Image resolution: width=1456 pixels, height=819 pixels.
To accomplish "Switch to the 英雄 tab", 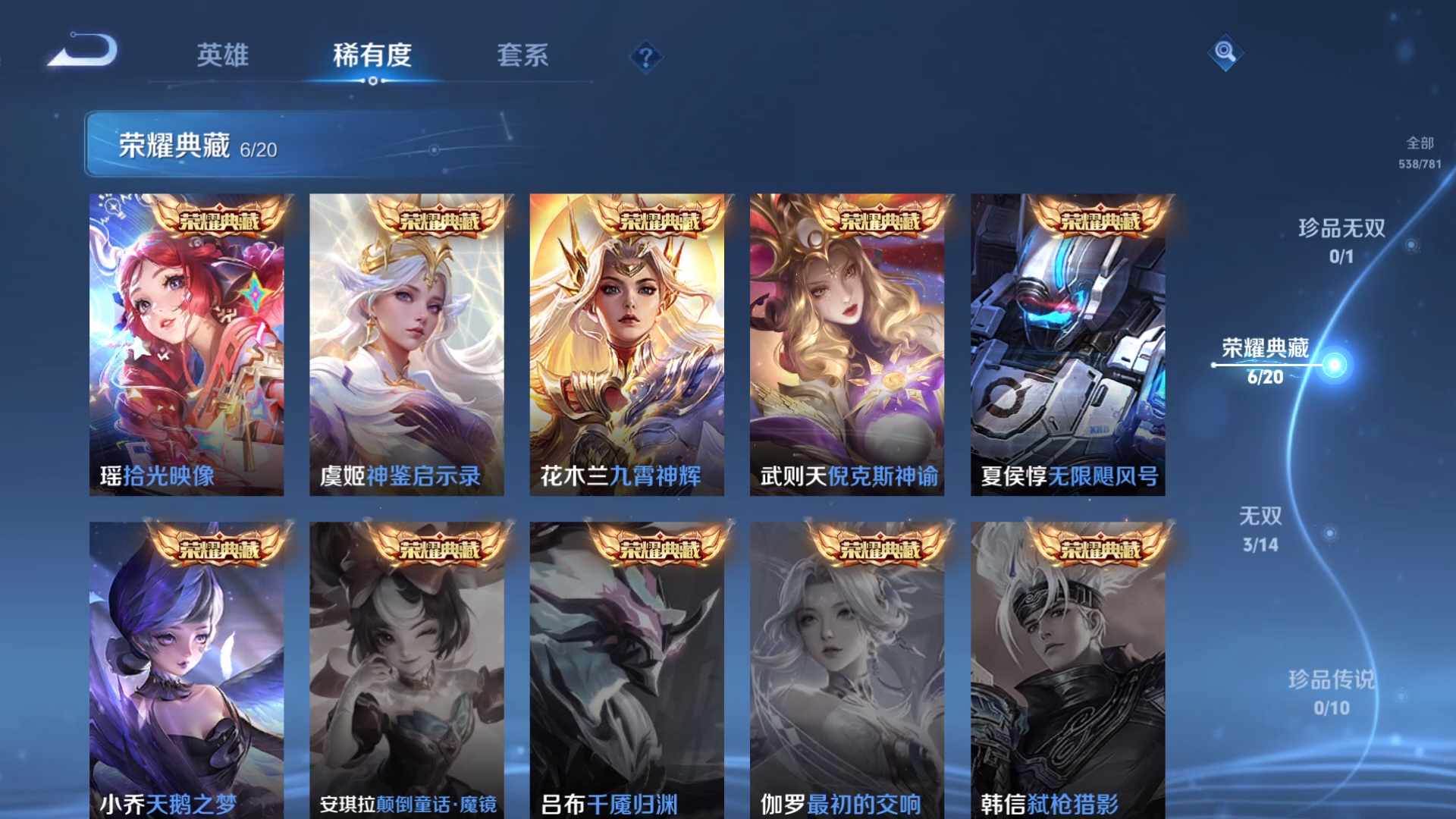I will 222,55.
